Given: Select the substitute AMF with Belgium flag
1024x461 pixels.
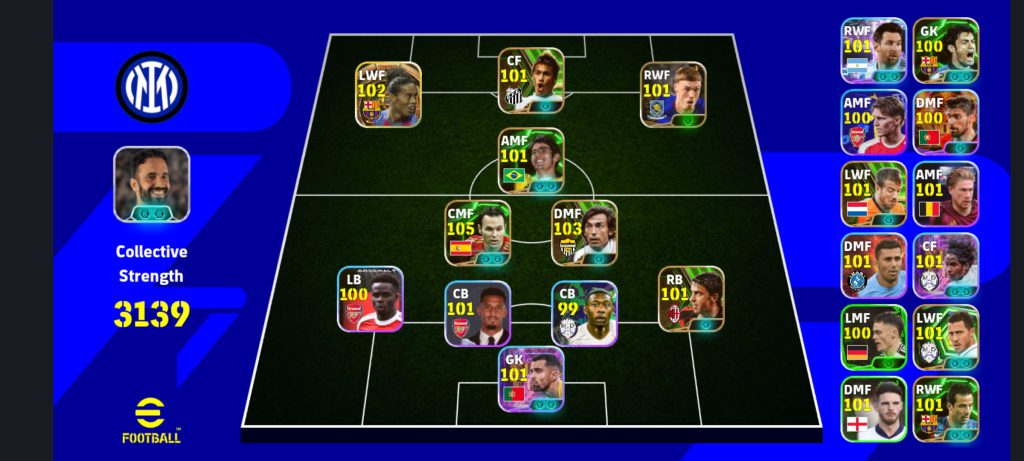Looking at the screenshot, I should (945, 194).
